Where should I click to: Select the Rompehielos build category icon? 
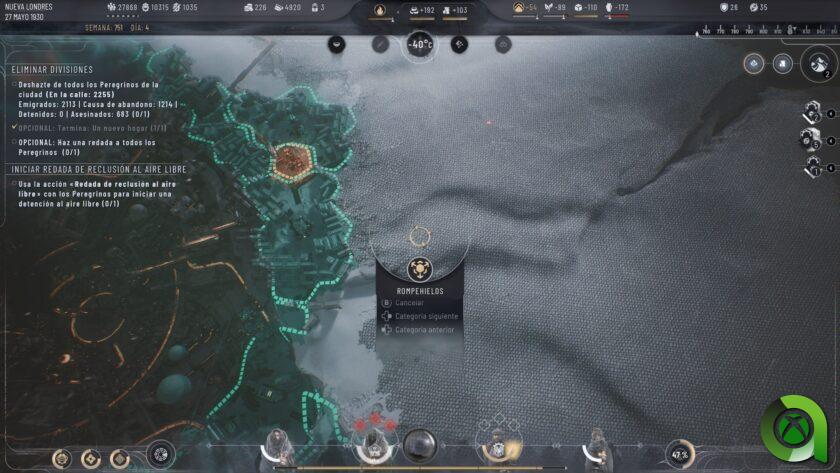(x=420, y=269)
